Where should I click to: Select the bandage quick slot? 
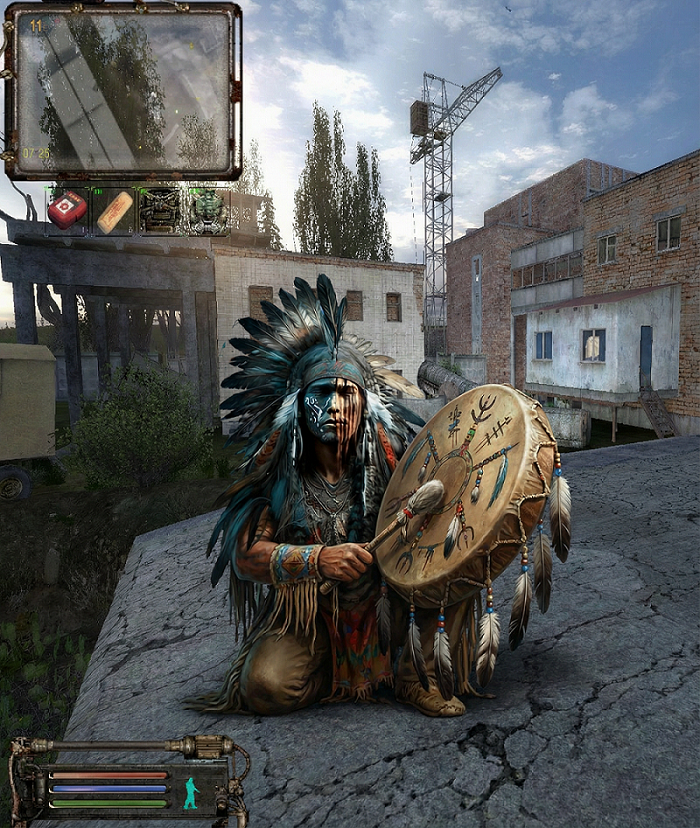(114, 211)
